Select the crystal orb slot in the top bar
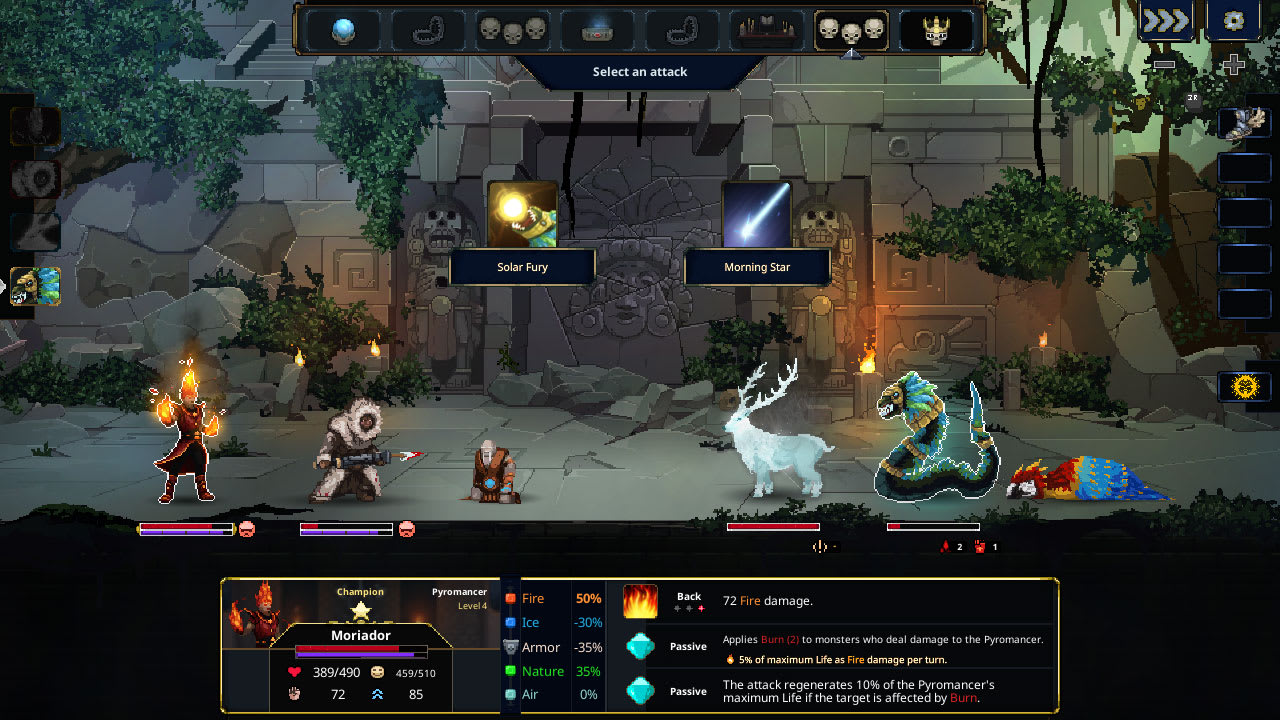 [343, 31]
